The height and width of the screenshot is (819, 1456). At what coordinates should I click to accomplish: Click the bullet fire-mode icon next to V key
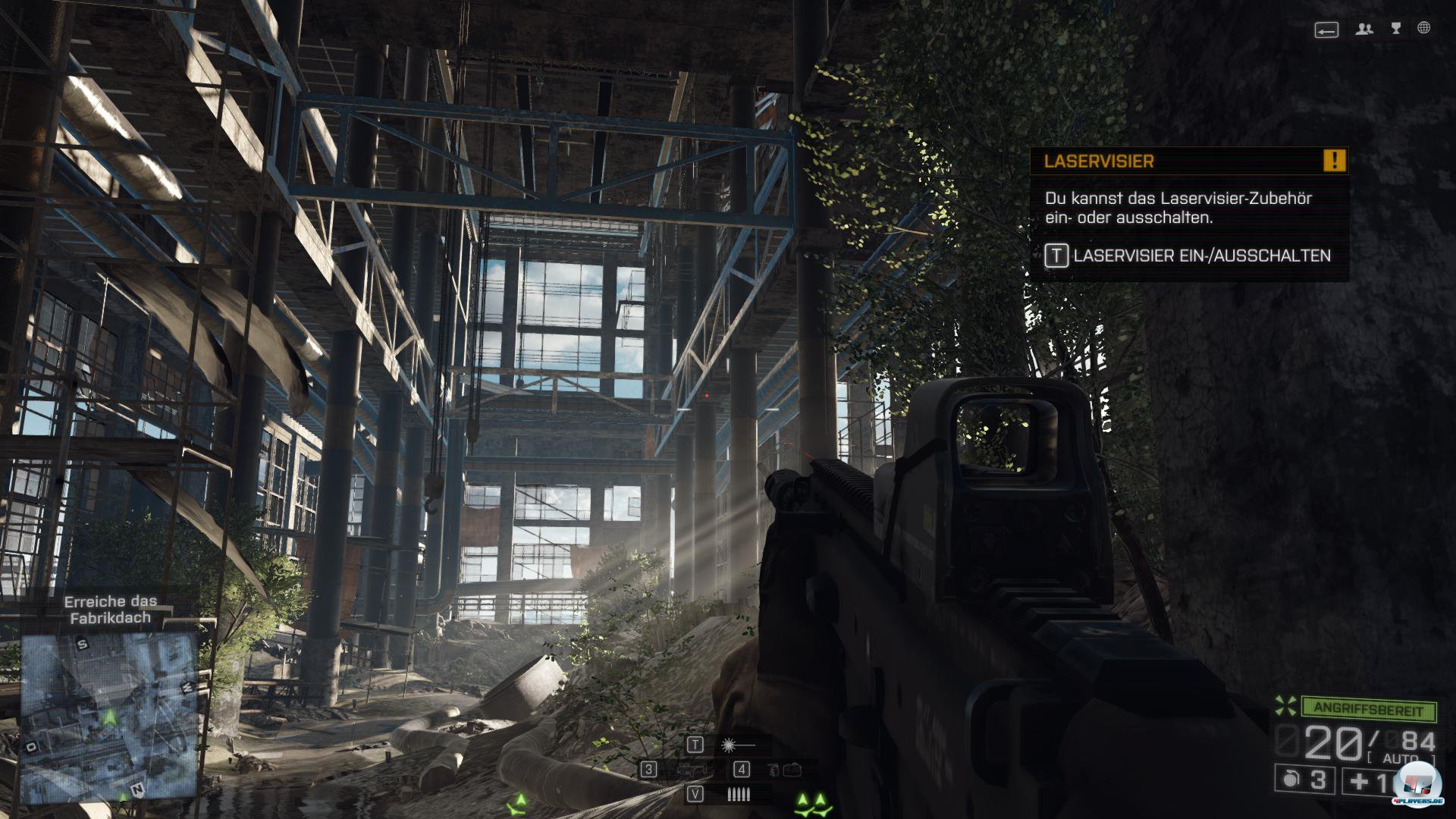[x=739, y=794]
